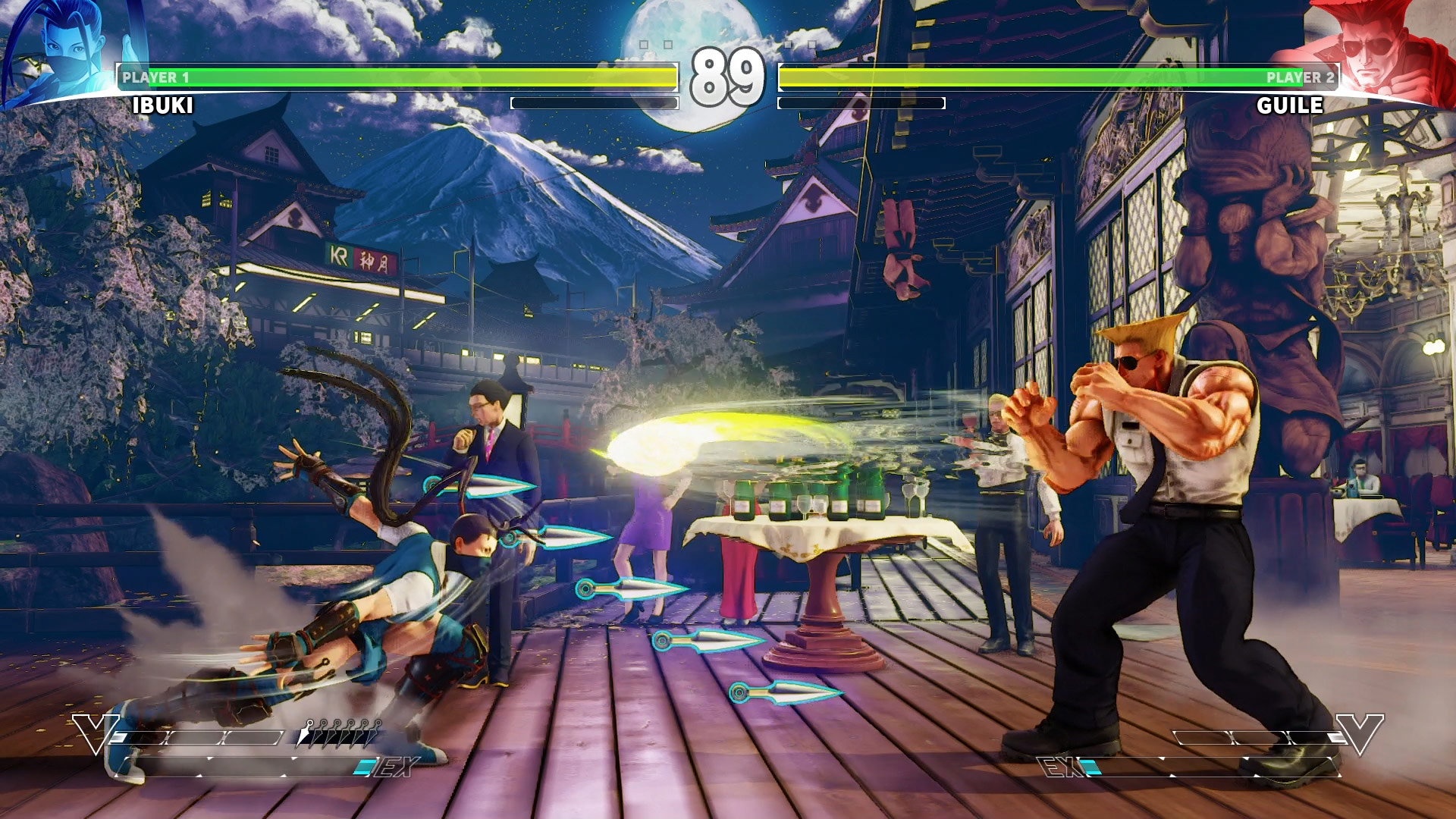Click the PLAYER 2 label
Image resolution: width=1456 pixels, height=819 pixels.
point(1300,75)
